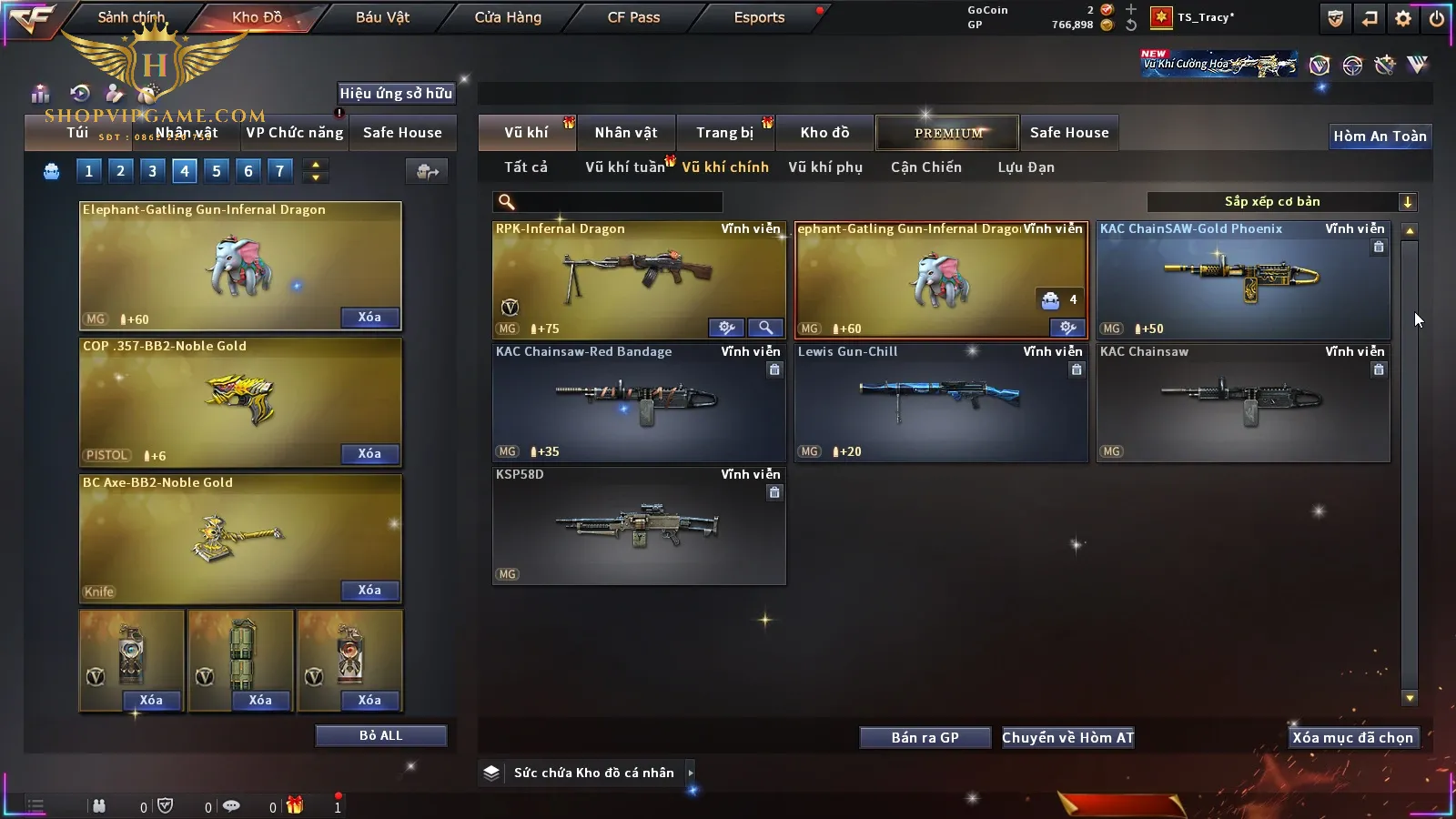This screenshot has height=819, width=1456.
Task: Switch to bag slot number 5
Action: click(217, 171)
